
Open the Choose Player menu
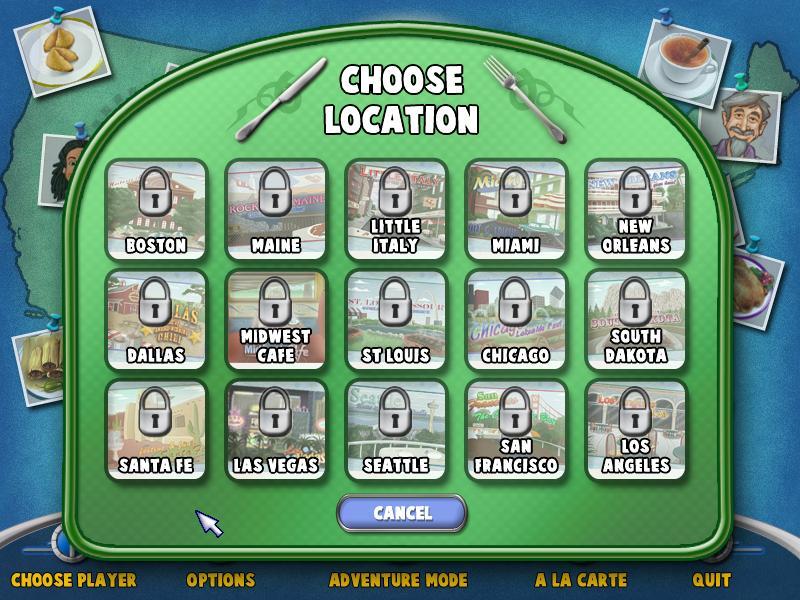coord(73,579)
